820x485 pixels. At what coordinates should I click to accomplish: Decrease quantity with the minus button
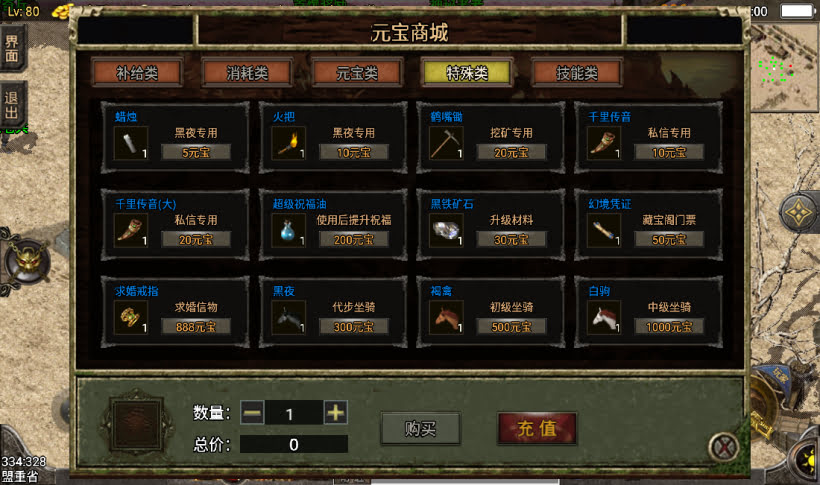(x=252, y=413)
